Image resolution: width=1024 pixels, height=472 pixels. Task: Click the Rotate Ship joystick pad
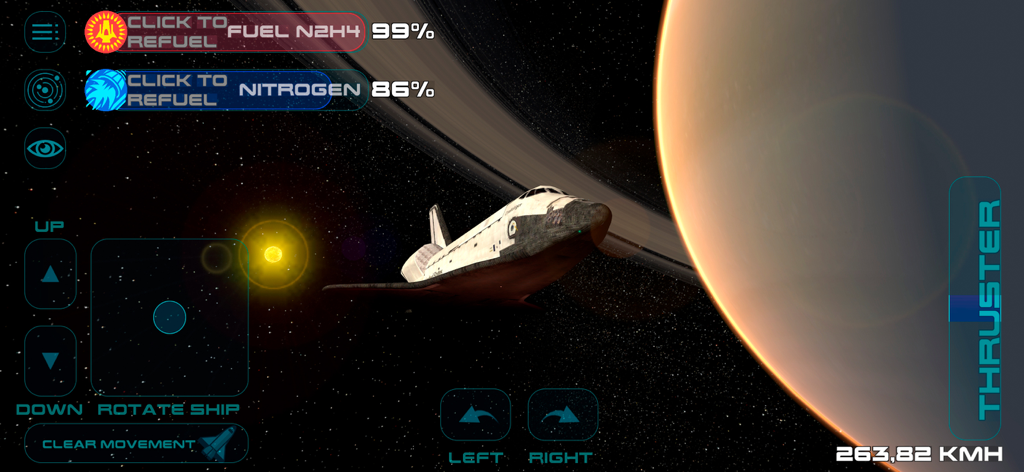[169, 317]
